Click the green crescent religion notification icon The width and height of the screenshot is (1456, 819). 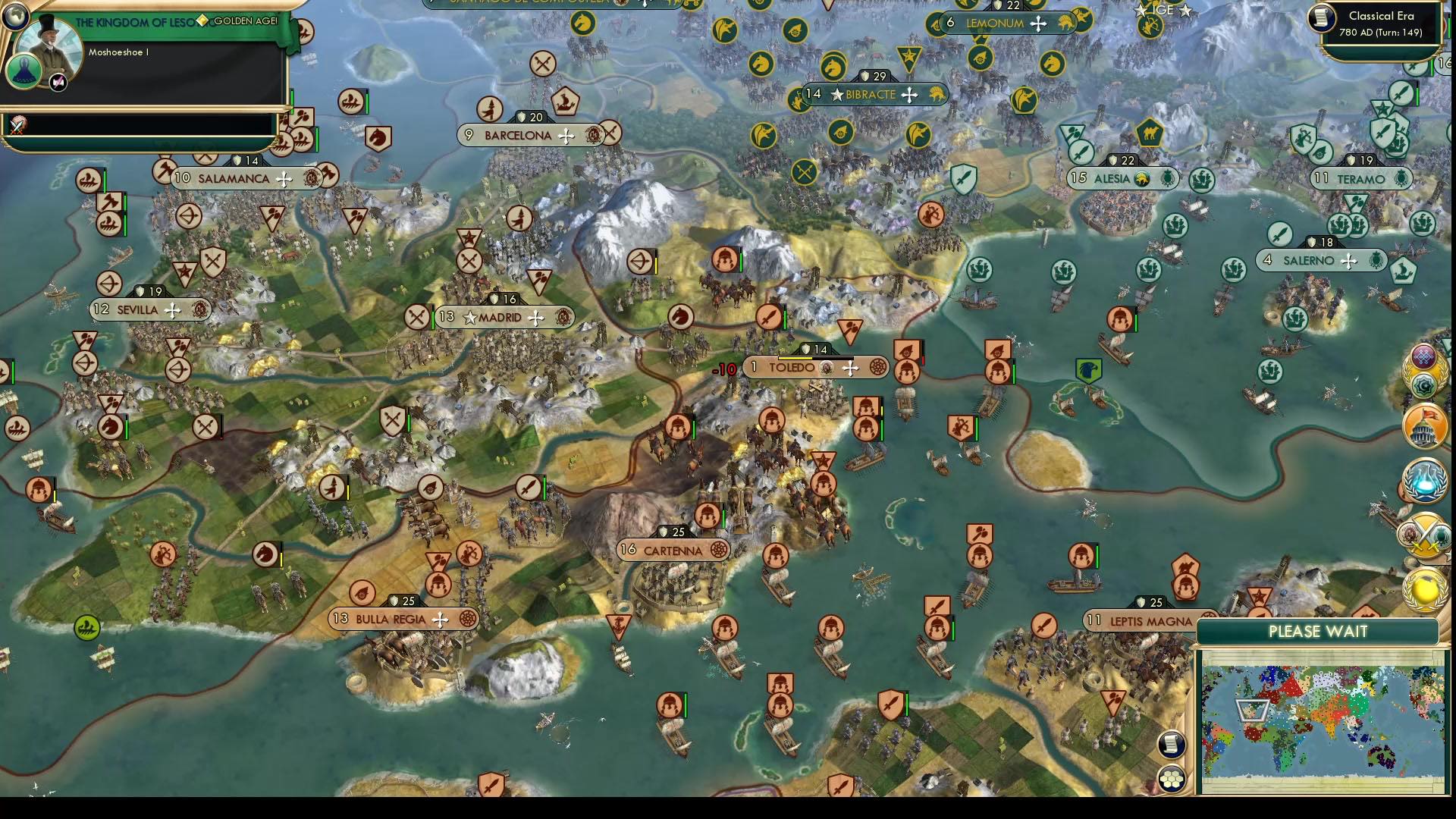pos(1425,384)
